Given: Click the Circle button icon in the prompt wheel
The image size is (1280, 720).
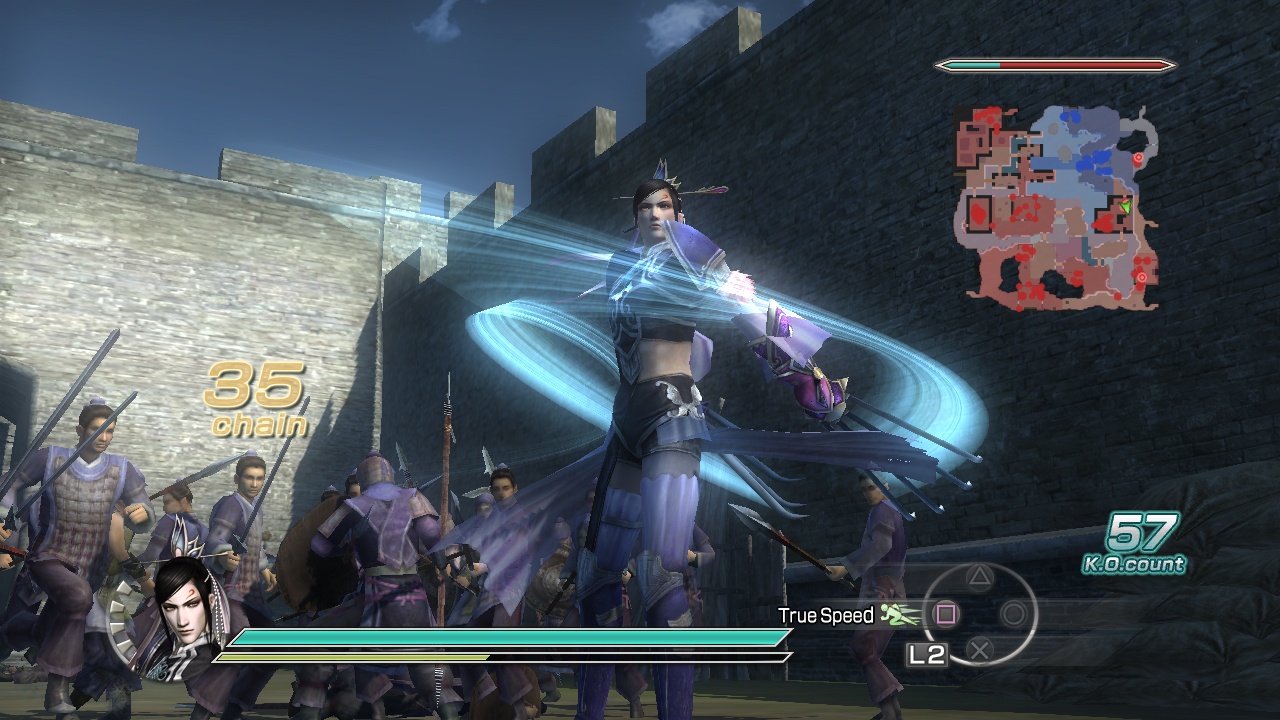Looking at the screenshot, I should [x=1012, y=614].
